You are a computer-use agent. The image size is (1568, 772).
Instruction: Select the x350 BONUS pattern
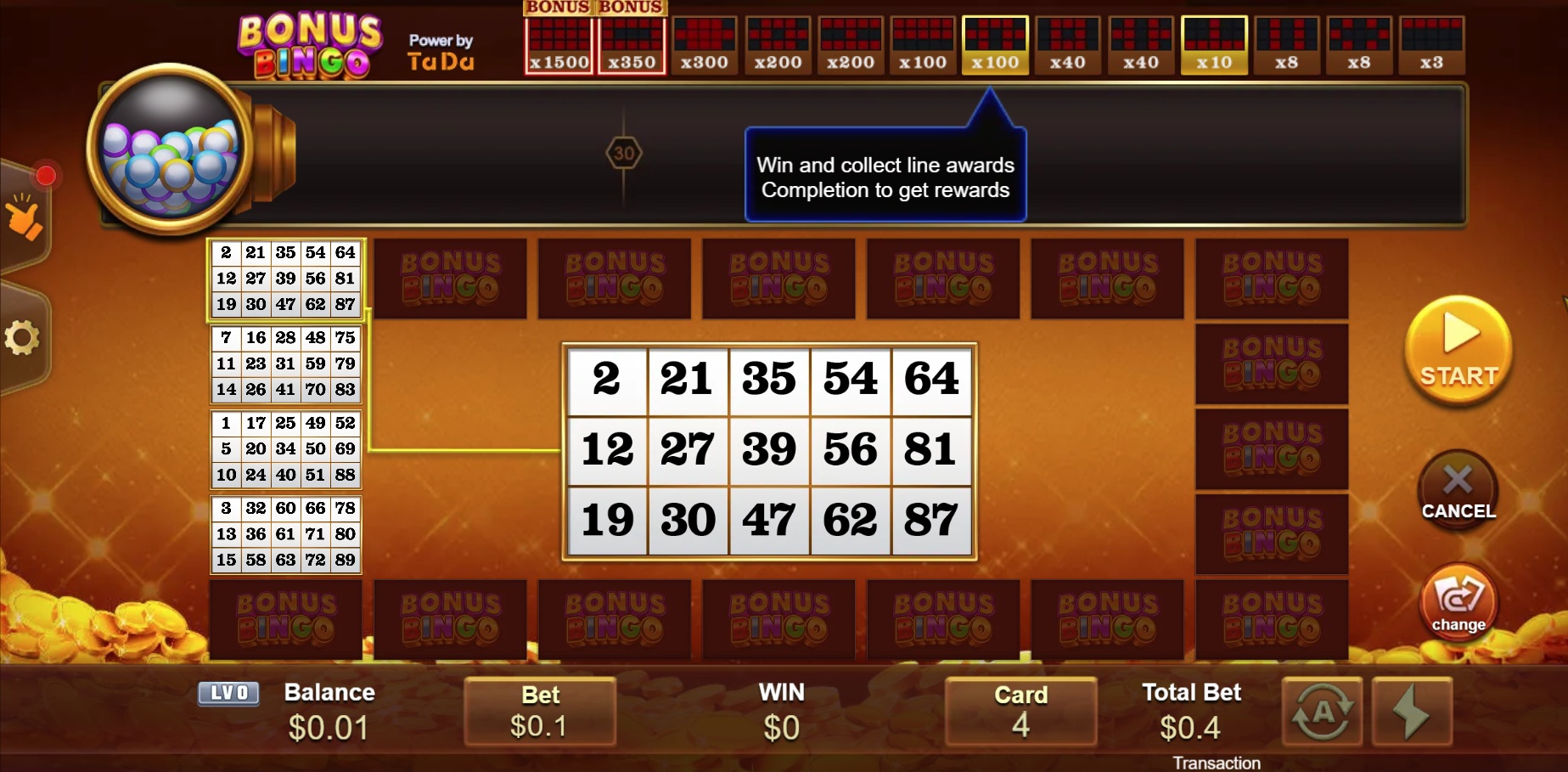click(631, 38)
